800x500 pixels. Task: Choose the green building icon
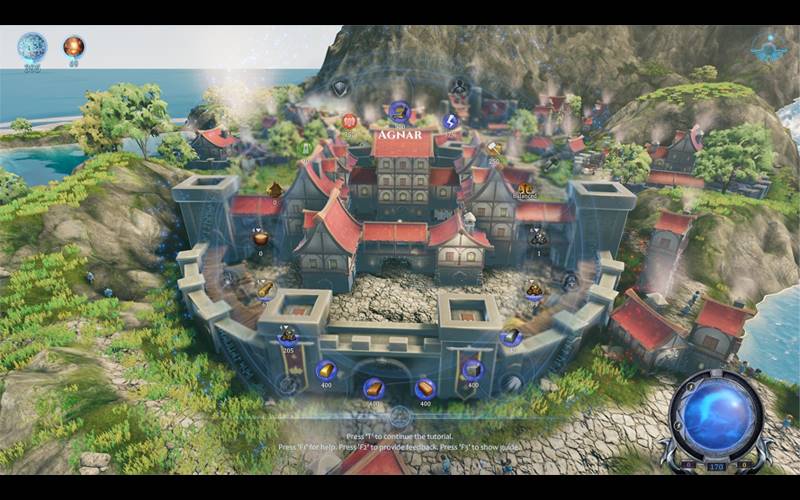pos(307,148)
